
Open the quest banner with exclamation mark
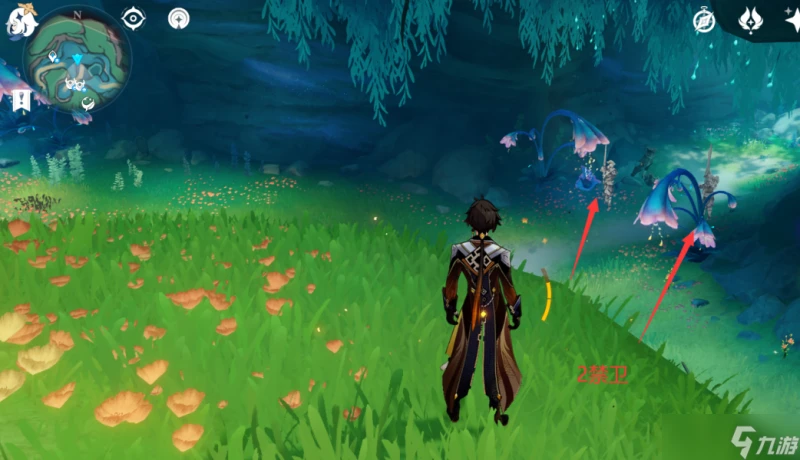(x=20, y=99)
